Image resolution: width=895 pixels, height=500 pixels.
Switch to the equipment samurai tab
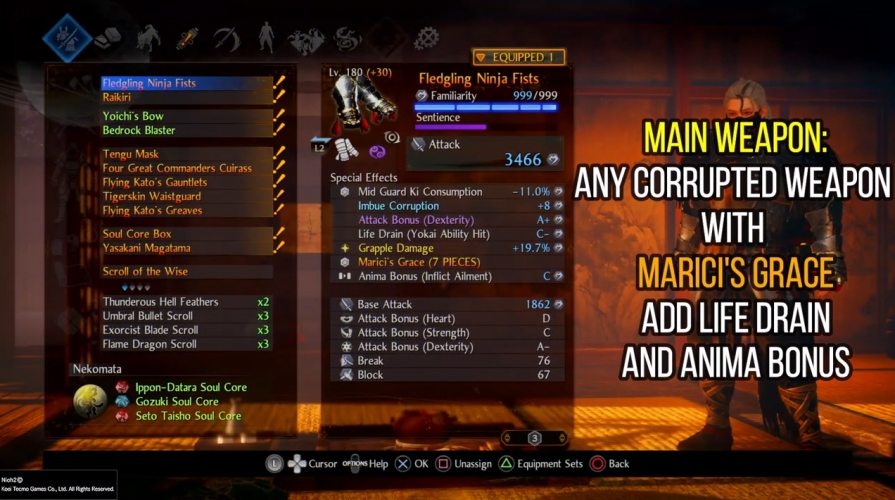[x=67, y=38]
